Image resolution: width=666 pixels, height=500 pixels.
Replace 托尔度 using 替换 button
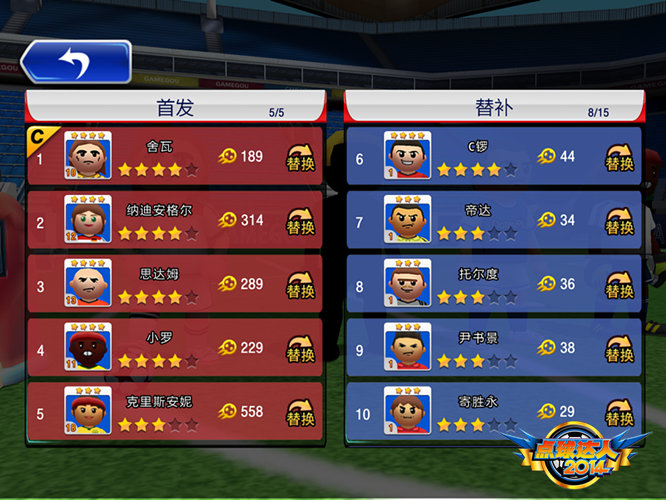(x=620, y=285)
